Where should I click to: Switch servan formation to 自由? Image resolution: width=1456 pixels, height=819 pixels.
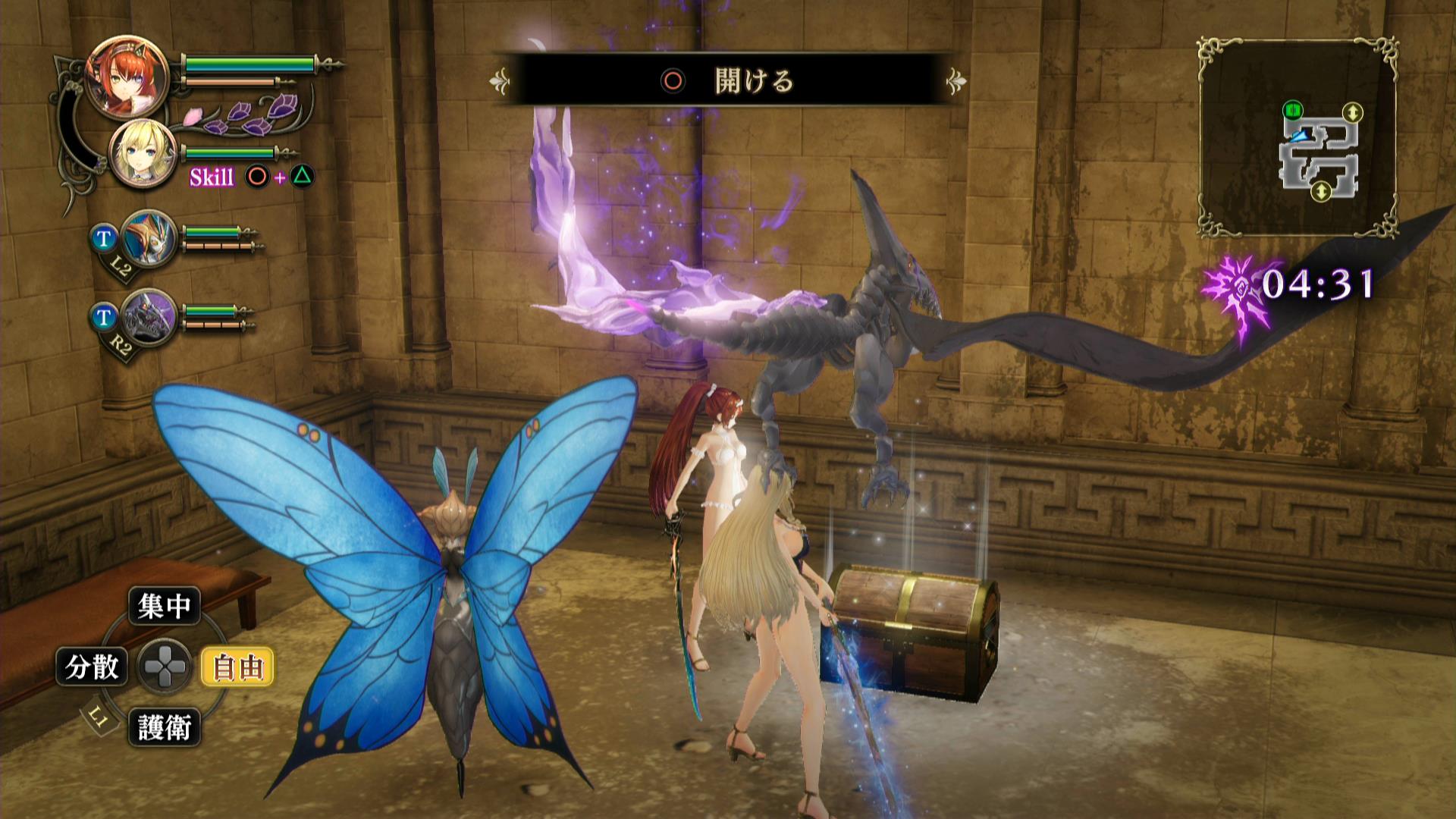point(237,667)
